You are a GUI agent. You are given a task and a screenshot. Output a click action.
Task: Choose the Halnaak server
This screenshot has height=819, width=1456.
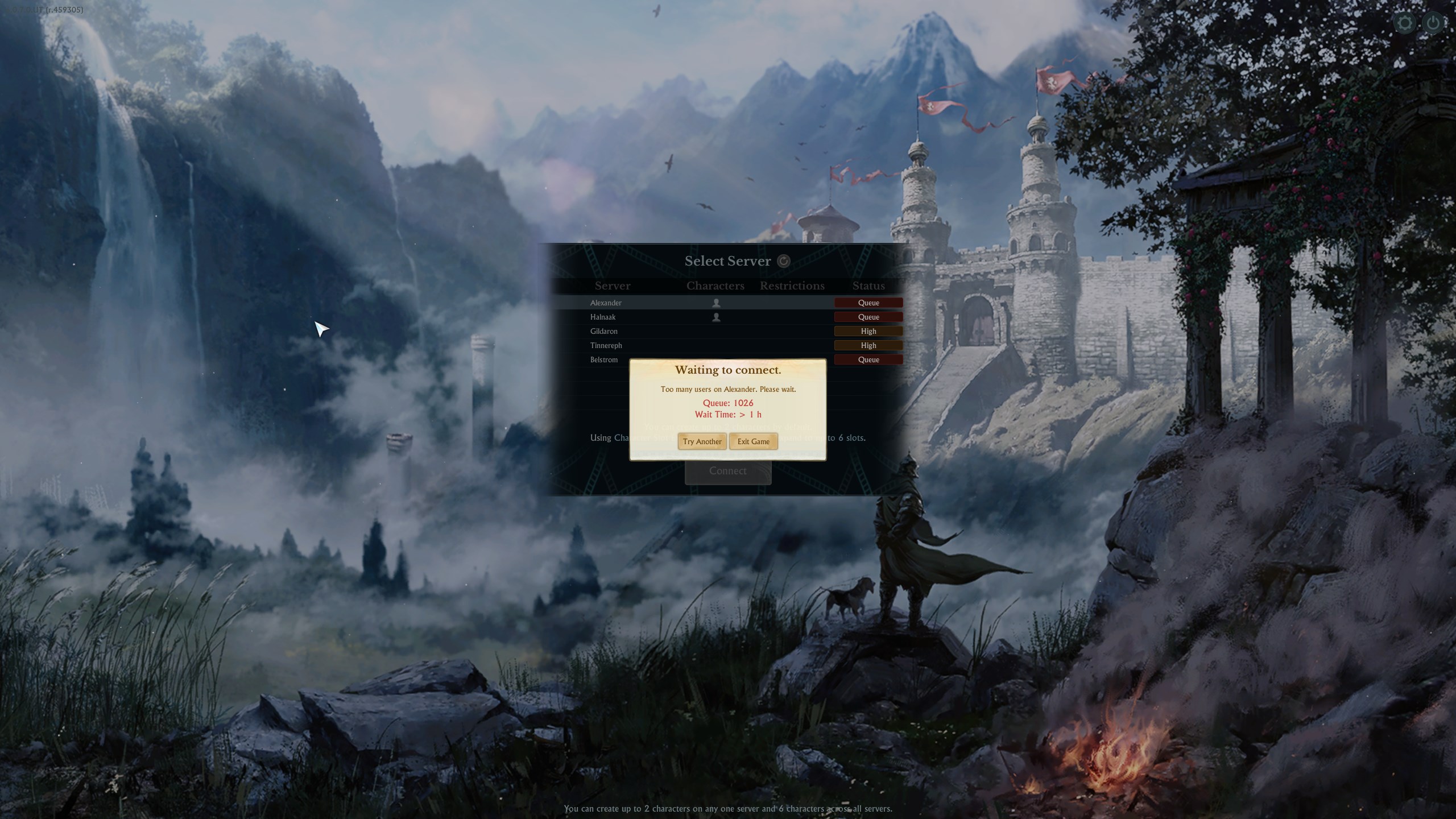(603, 317)
